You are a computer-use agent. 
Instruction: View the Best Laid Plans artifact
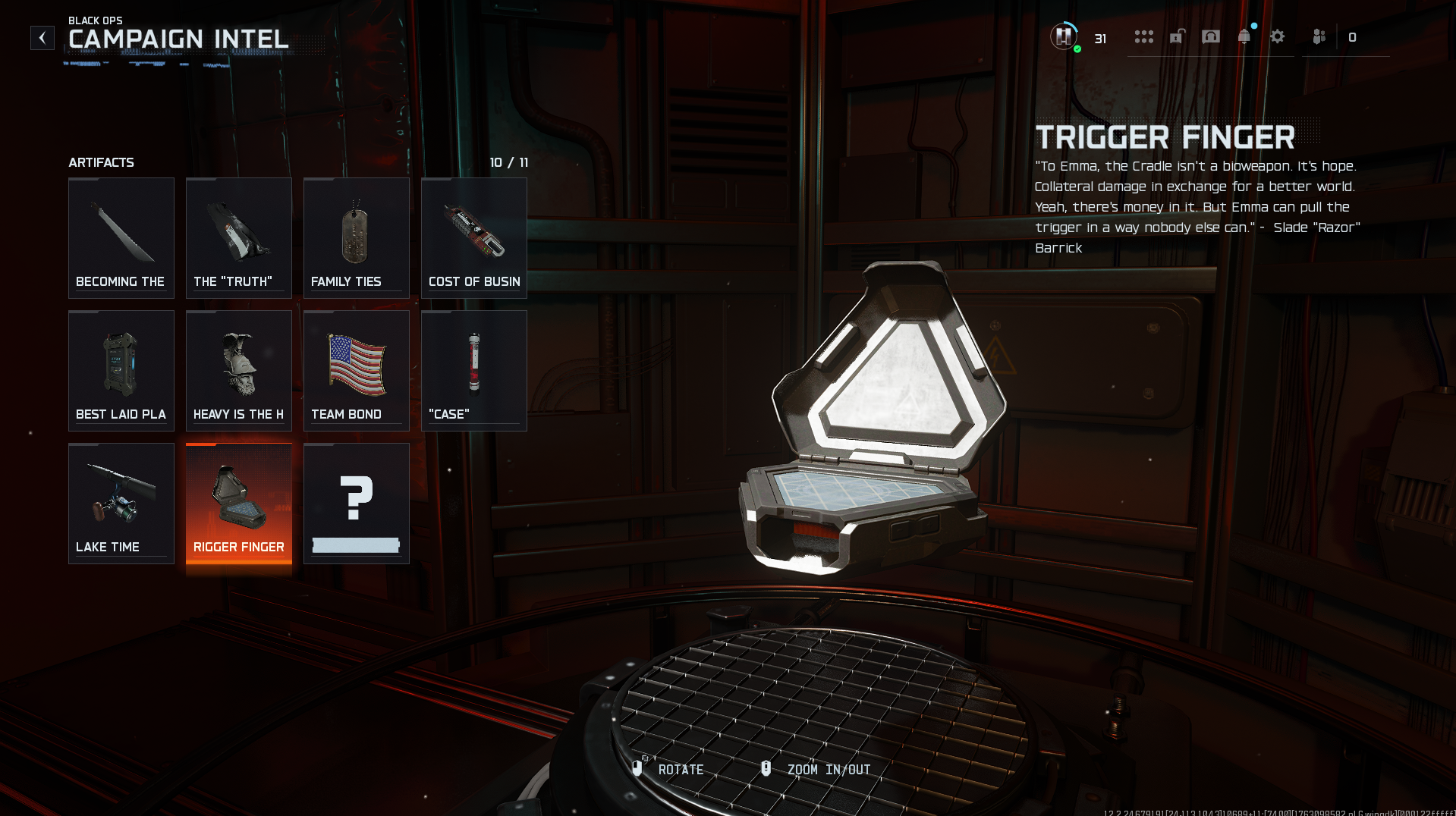121,371
